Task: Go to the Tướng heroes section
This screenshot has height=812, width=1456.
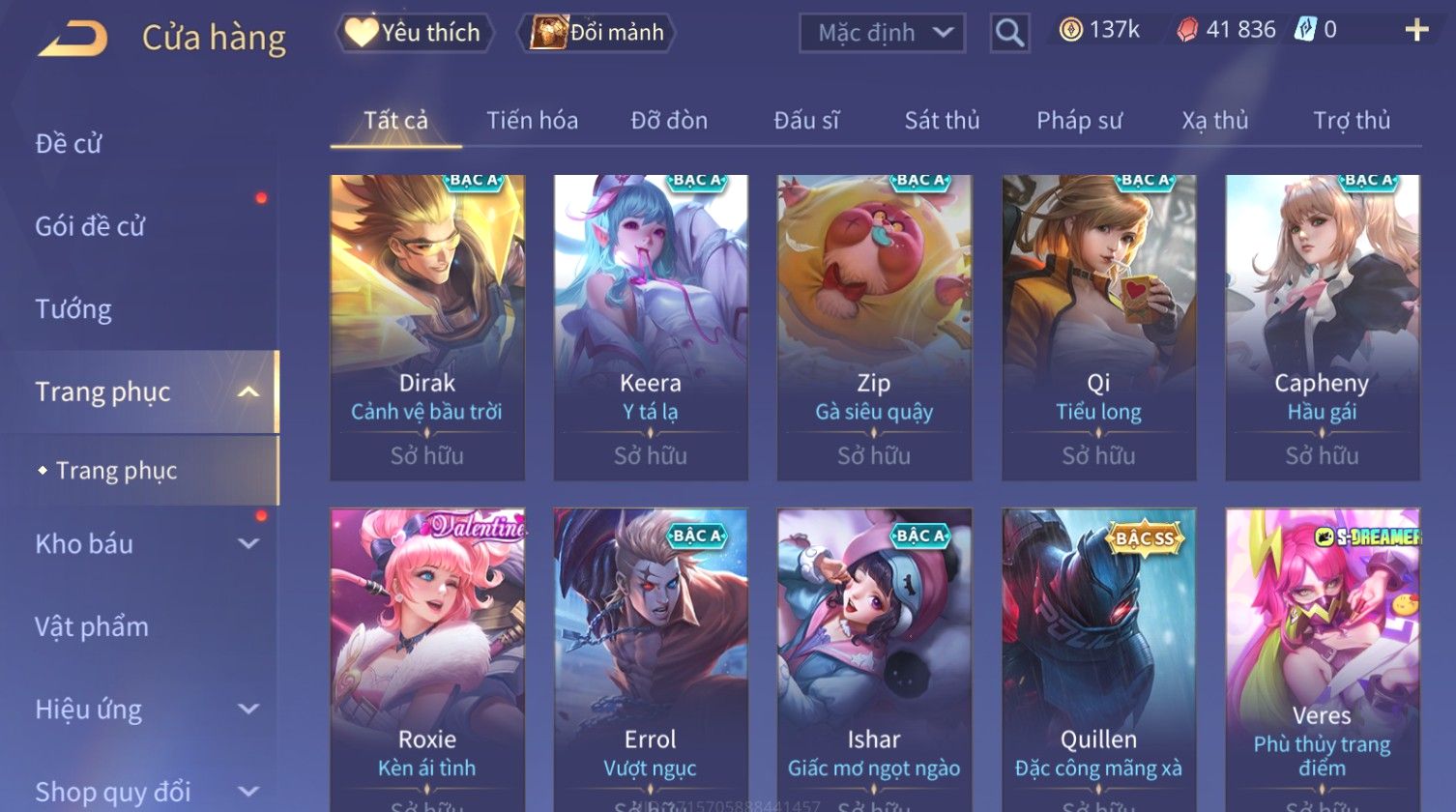Action: coord(73,309)
